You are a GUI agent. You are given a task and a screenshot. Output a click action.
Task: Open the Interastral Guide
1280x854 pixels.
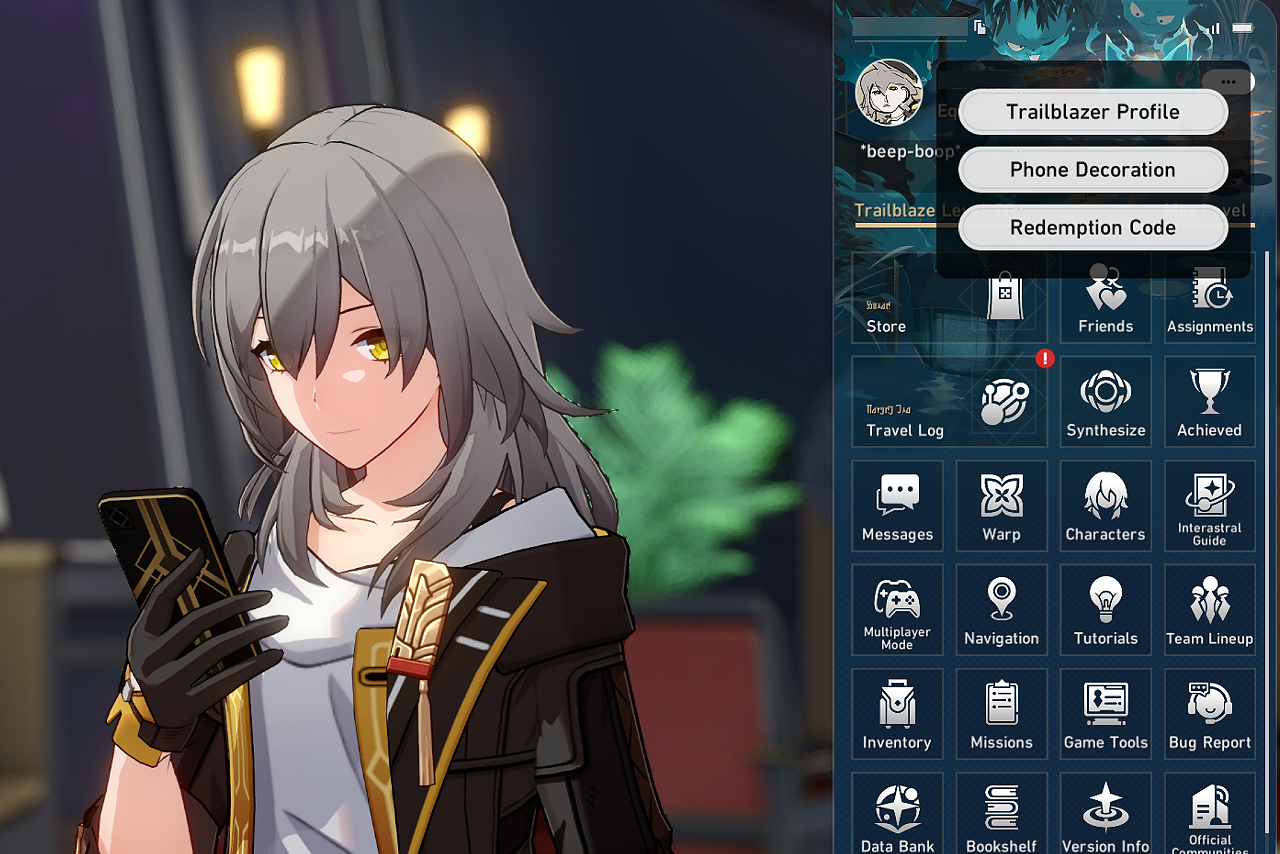[x=1209, y=506]
